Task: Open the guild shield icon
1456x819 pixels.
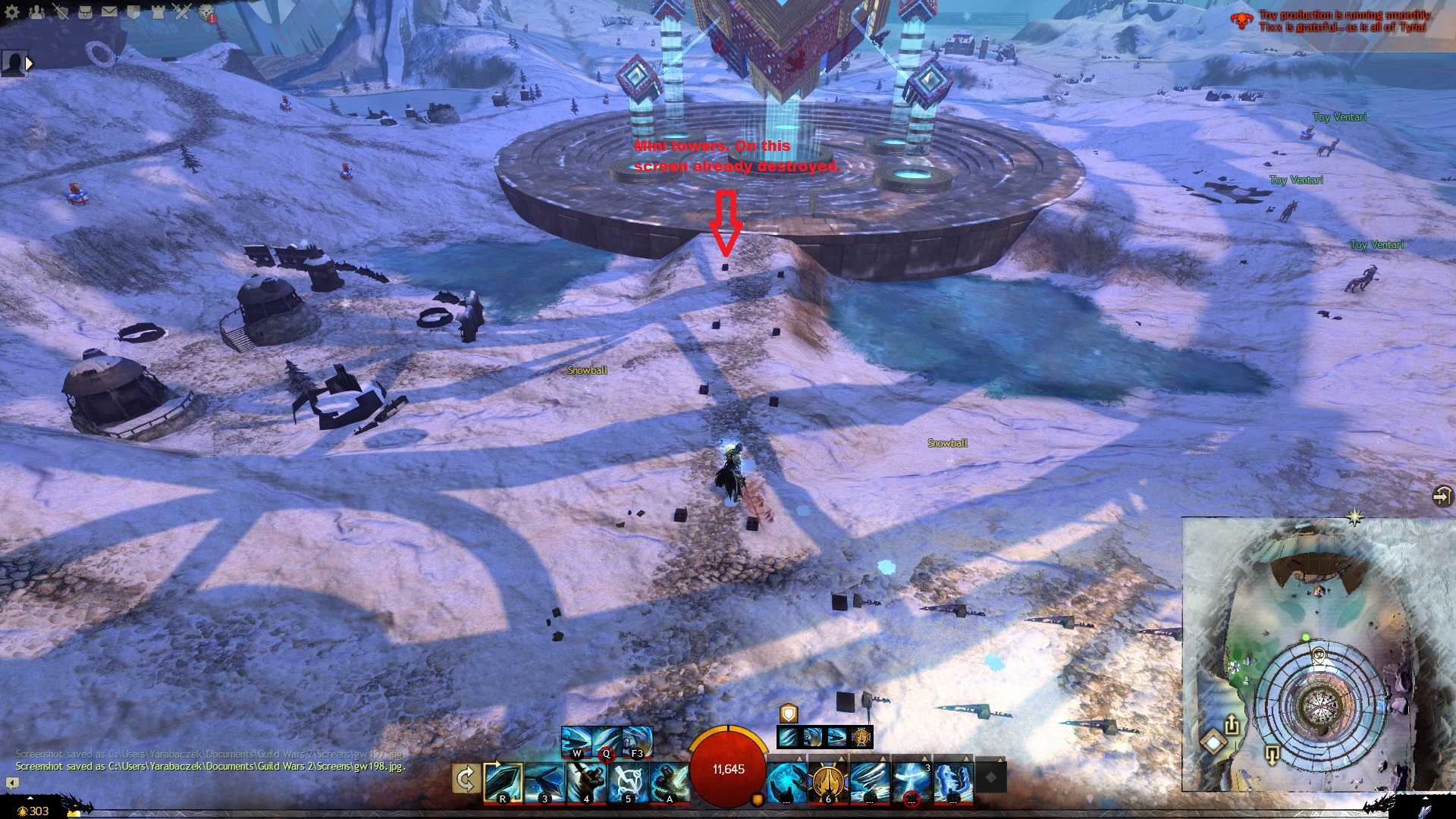Action: point(133,11)
